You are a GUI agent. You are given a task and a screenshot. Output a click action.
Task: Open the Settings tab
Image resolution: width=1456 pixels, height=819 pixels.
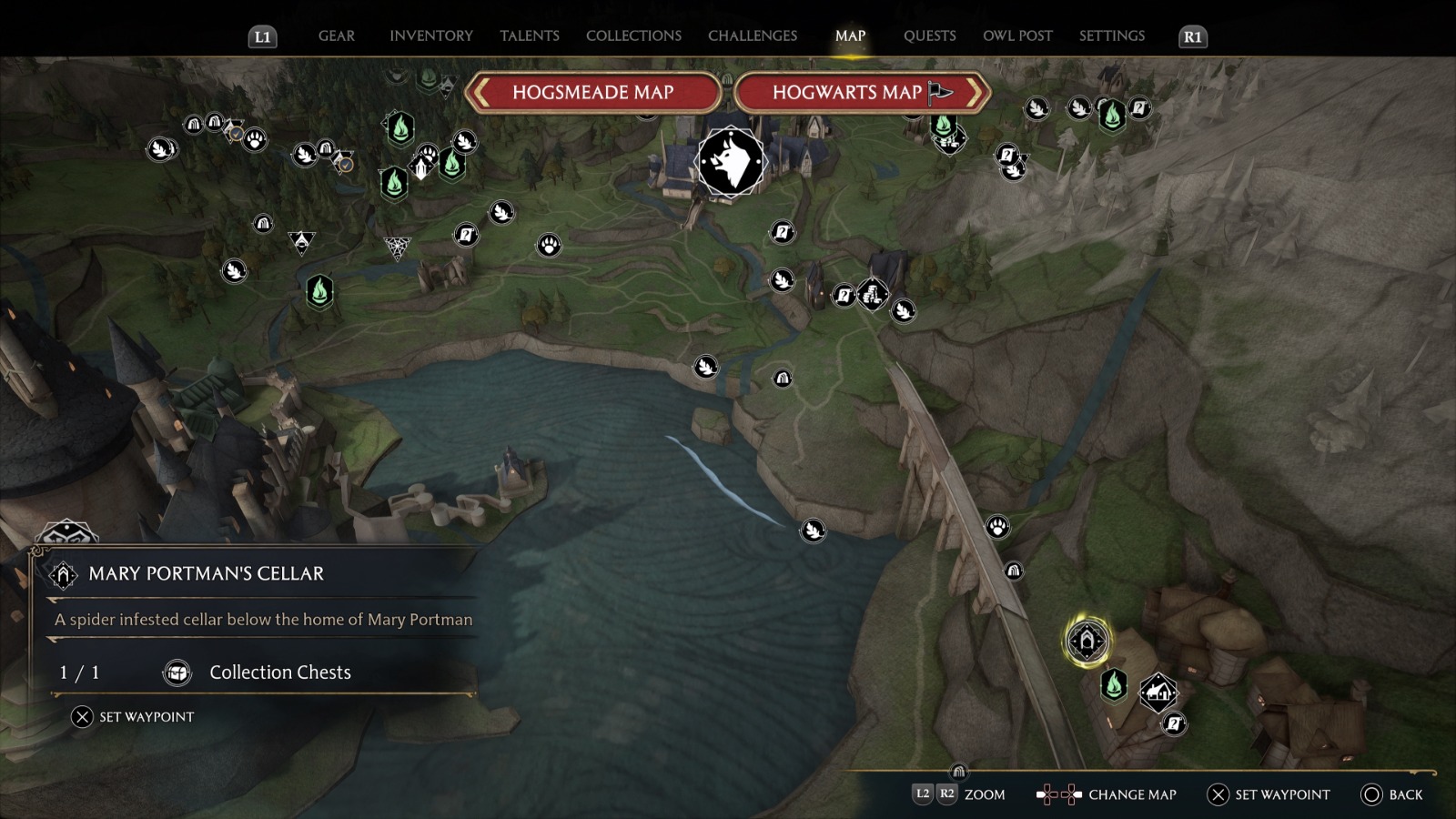click(x=1111, y=36)
